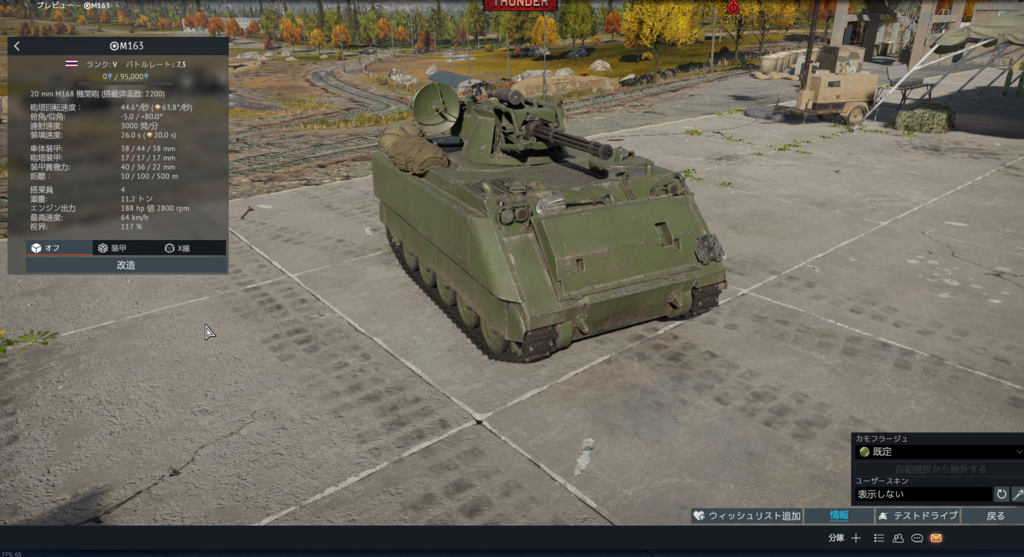Start a テストドライブ test drive
Viewport: 1024px width, 557px height.
tap(917, 516)
